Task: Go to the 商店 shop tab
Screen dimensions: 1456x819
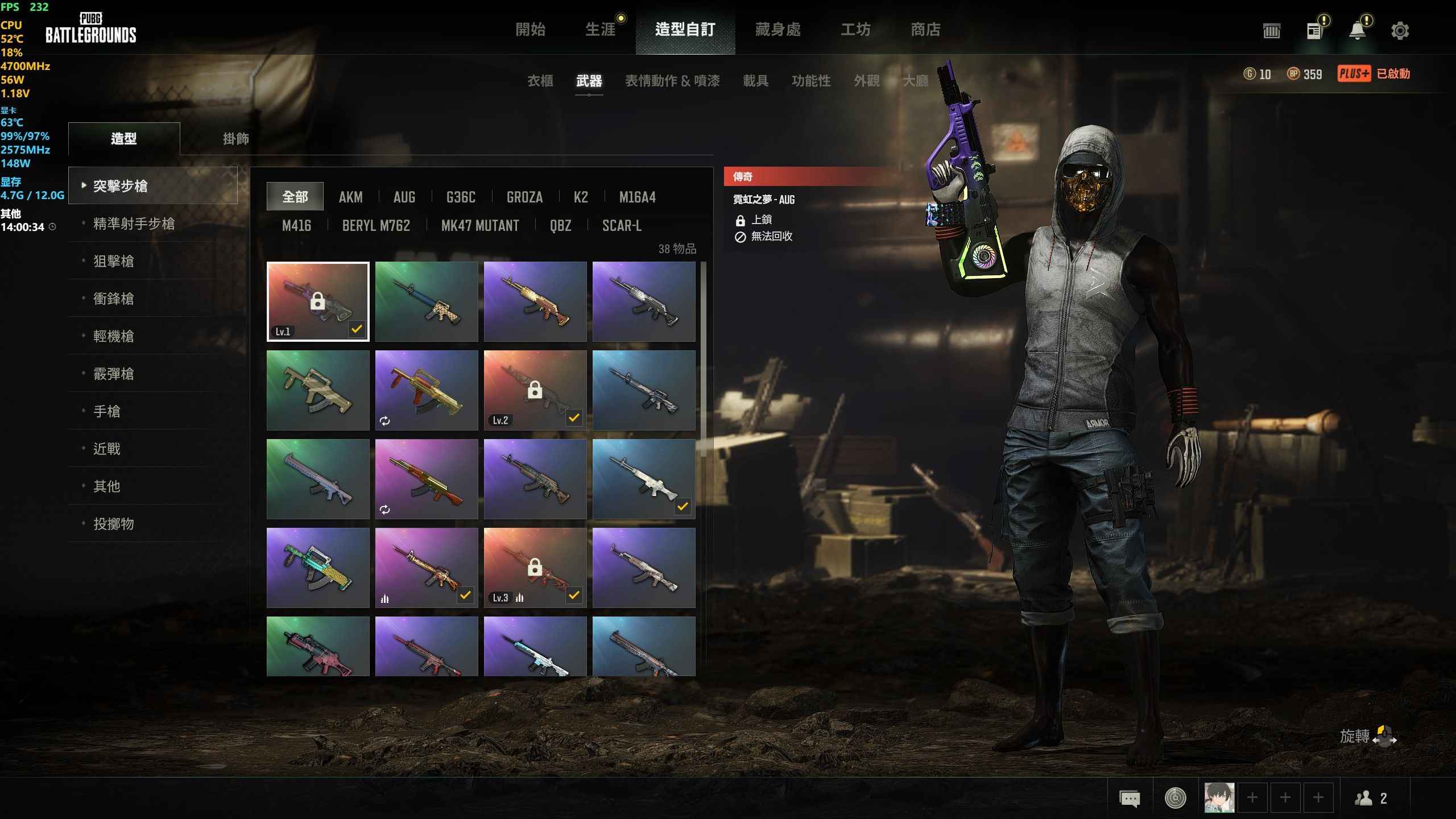Action: (925, 29)
